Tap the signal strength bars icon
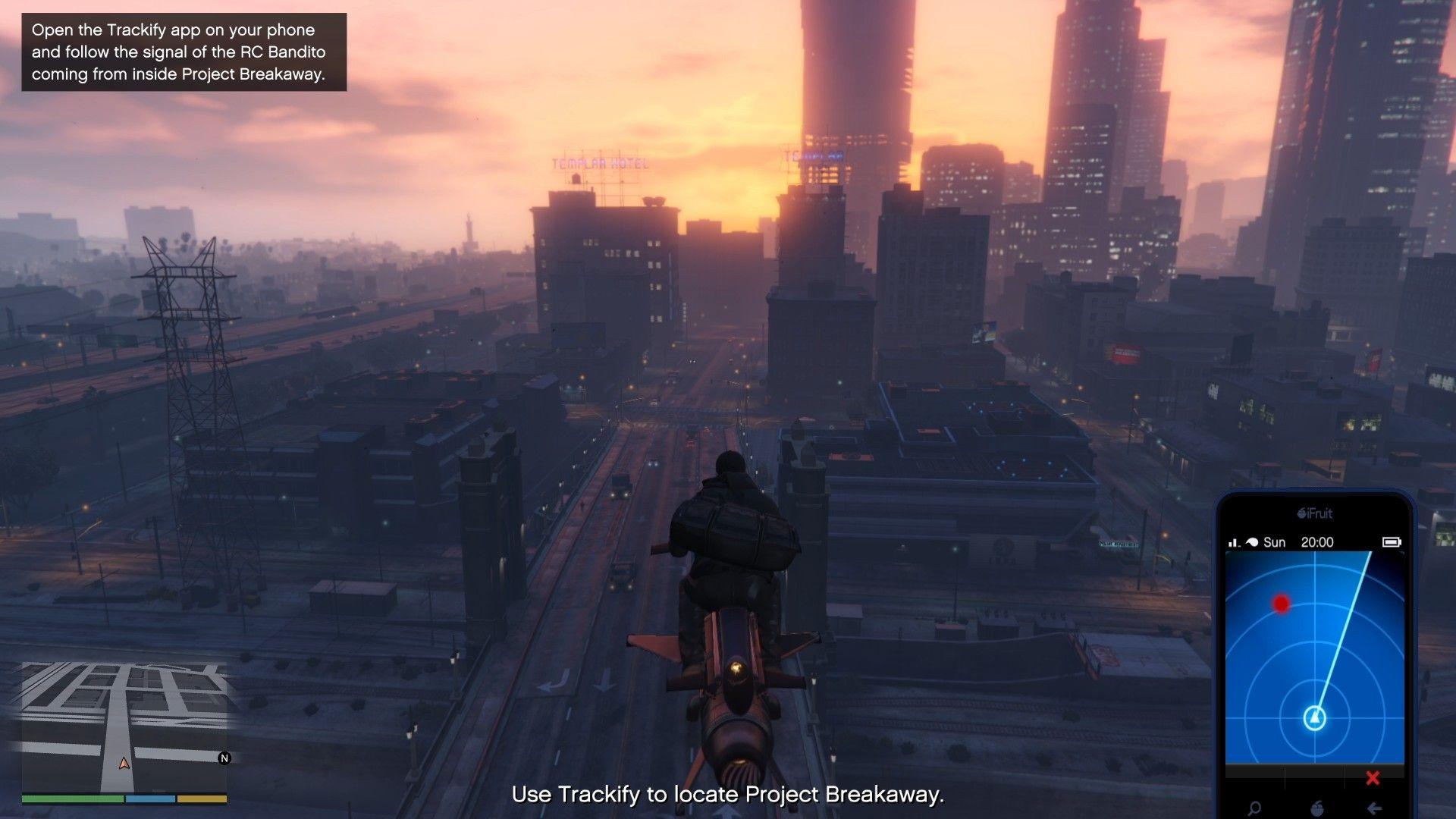 click(1232, 542)
